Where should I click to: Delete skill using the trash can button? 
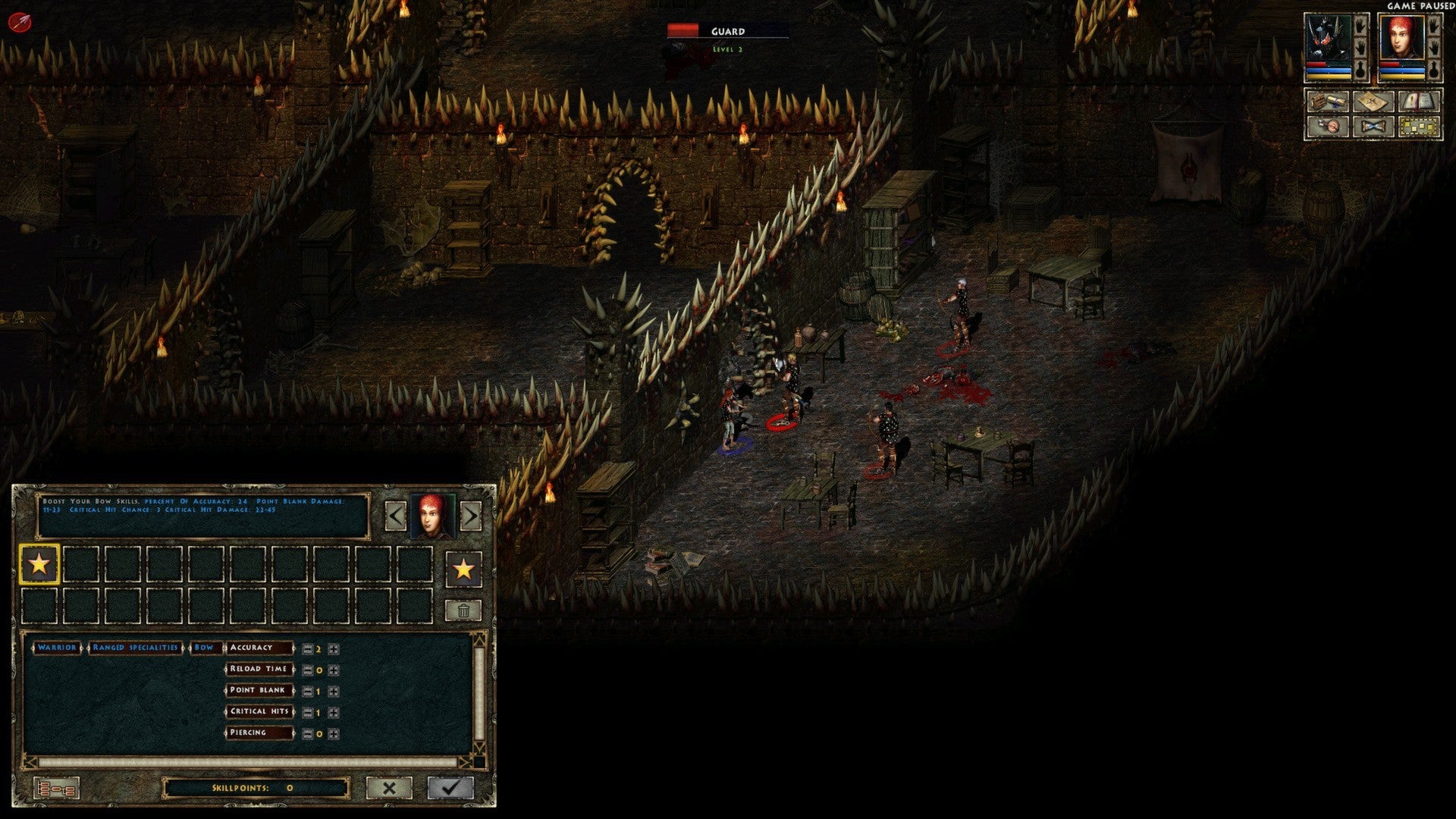[463, 610]
